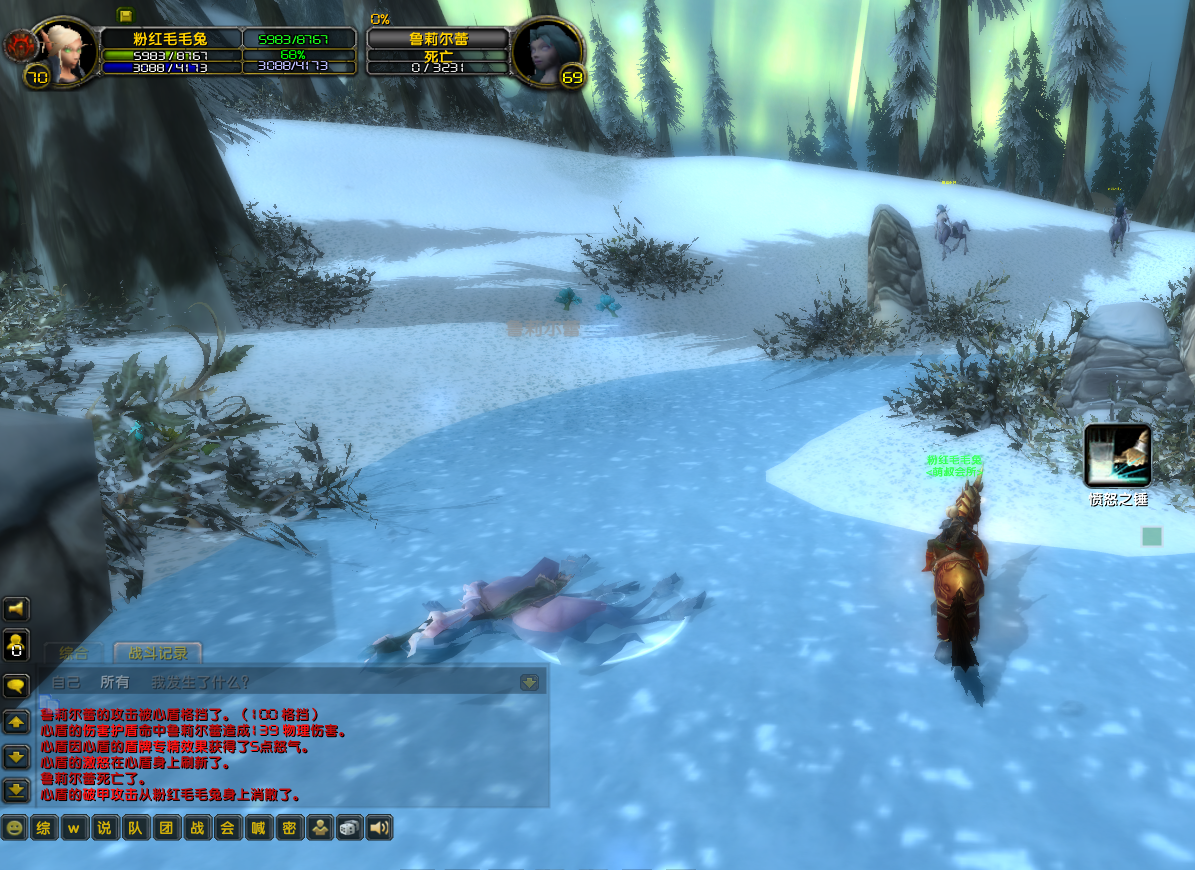Open the smiley emote button
Image resolution: width=1195 pixels, height=870 pixels.
(x=15, y=828)
